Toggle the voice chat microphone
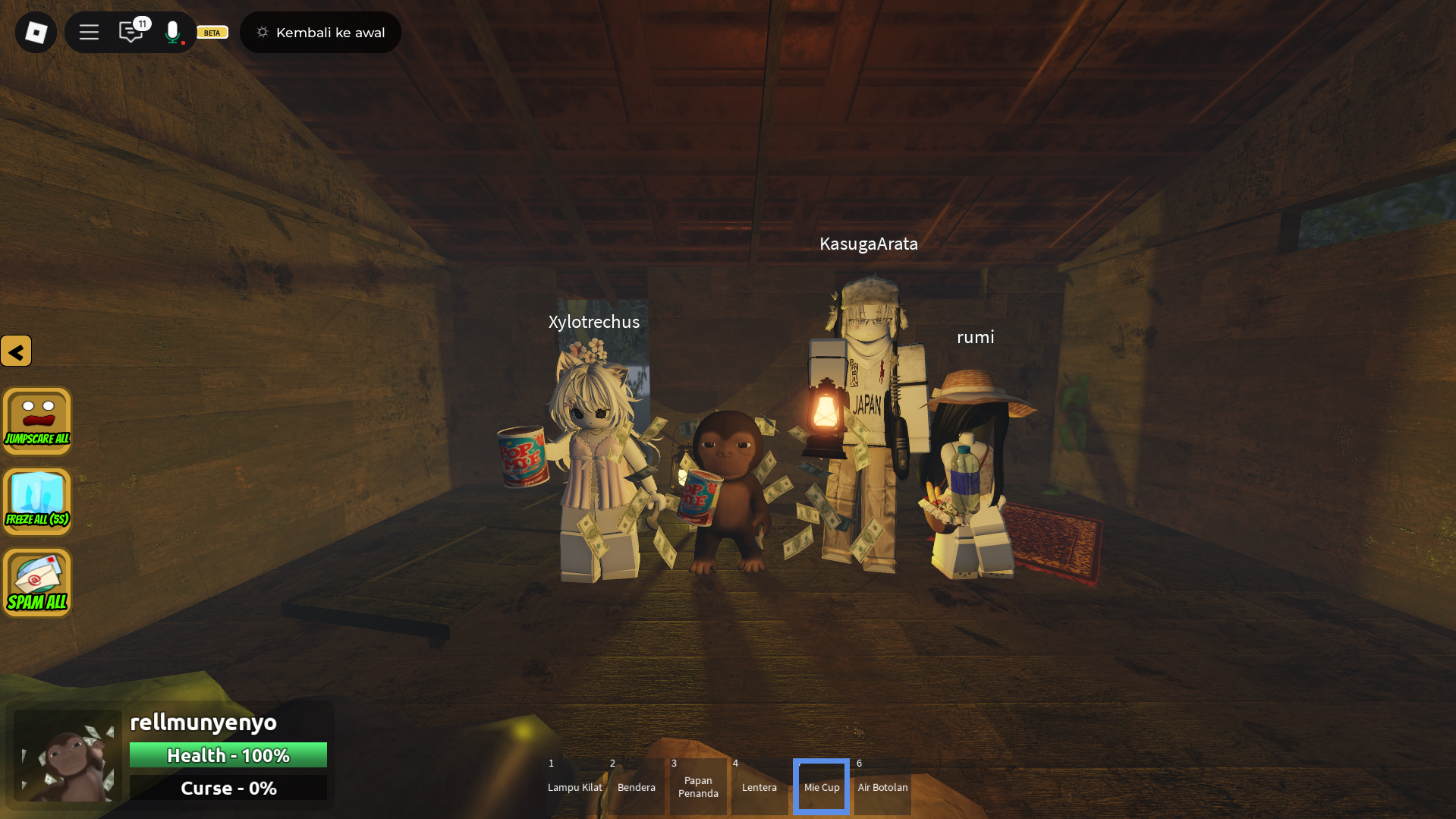 coord(173,32)
